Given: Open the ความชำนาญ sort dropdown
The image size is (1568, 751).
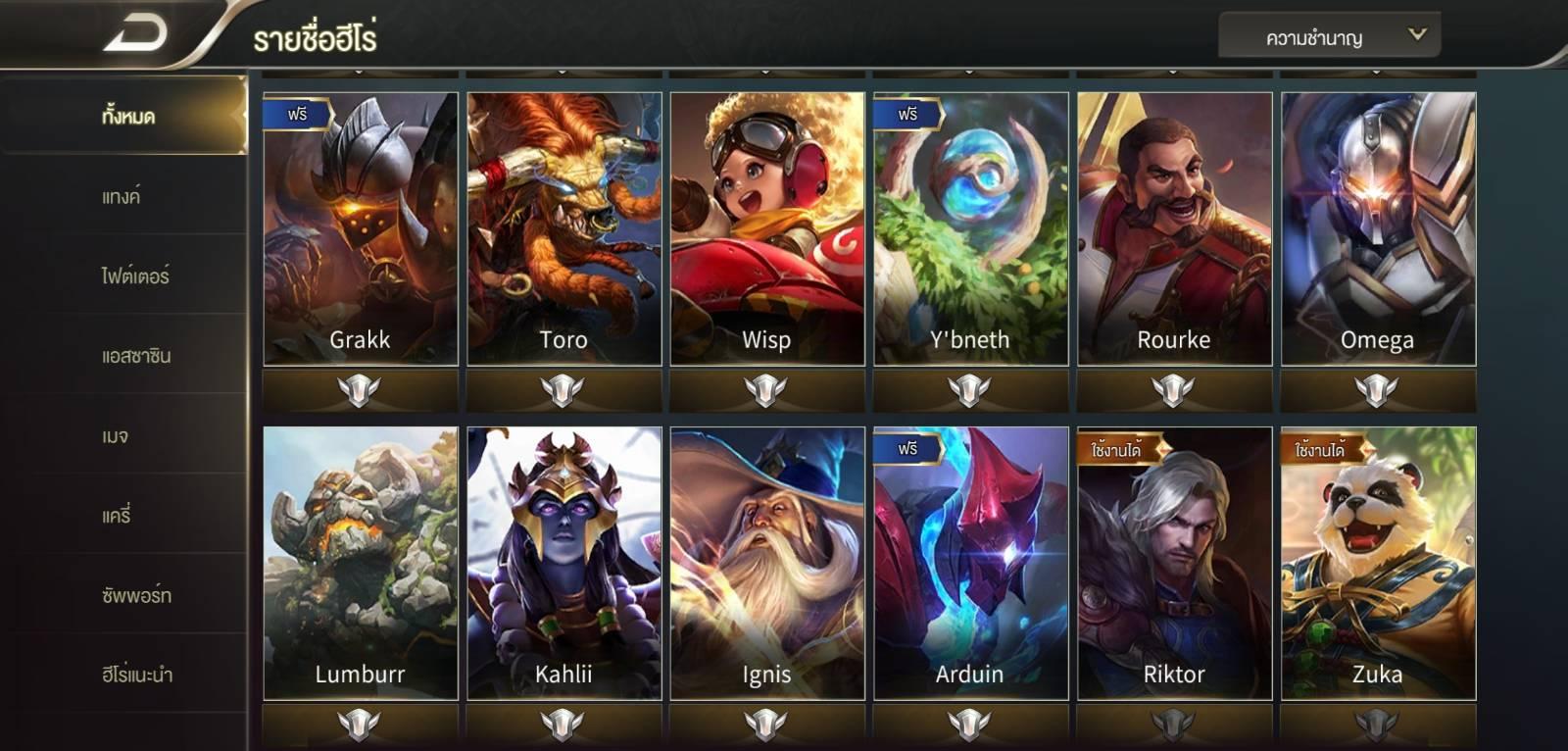Looking at the screenshot, I should 1329,37.
